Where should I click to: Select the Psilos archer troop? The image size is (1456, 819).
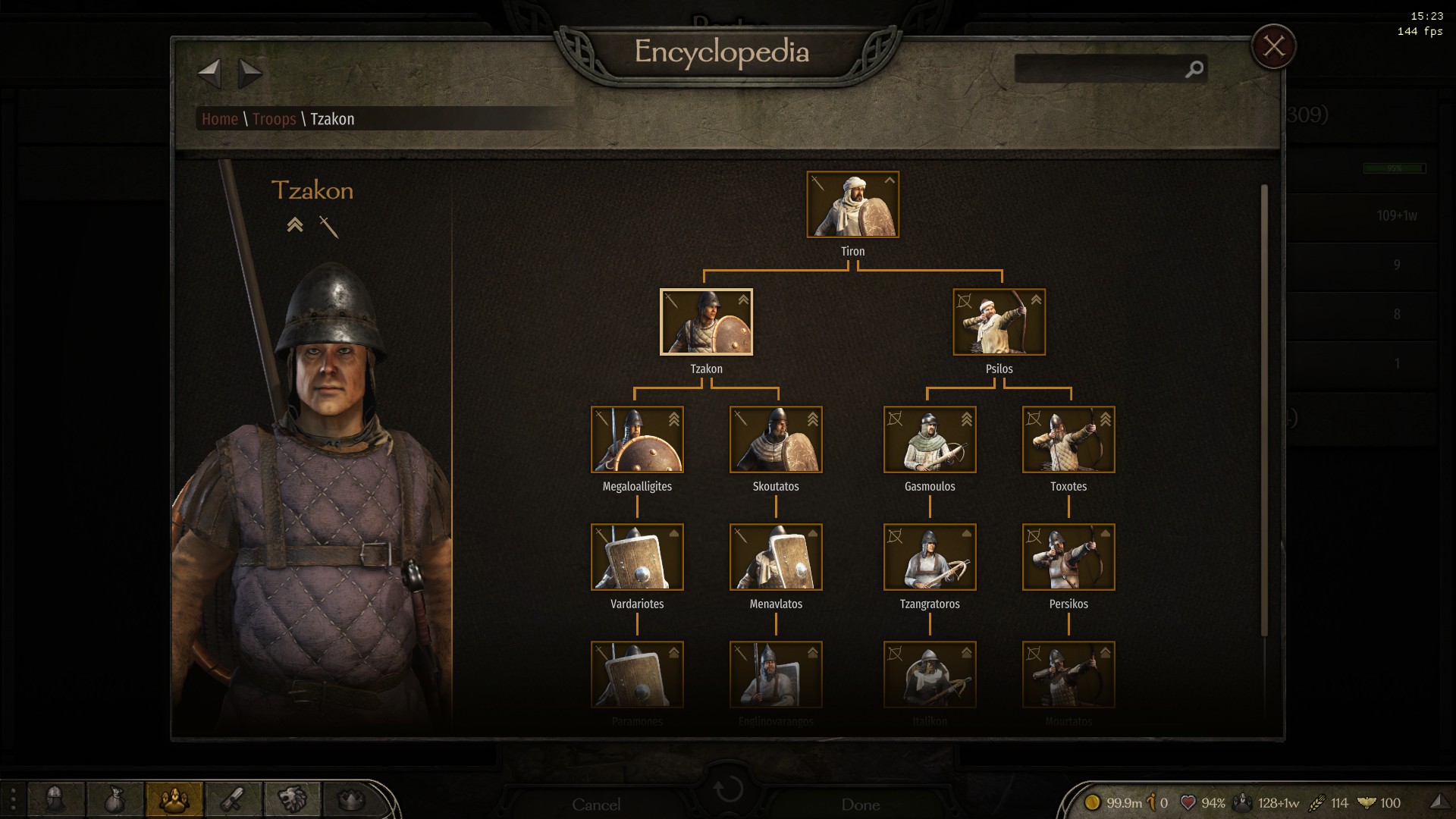click(999, 322)
